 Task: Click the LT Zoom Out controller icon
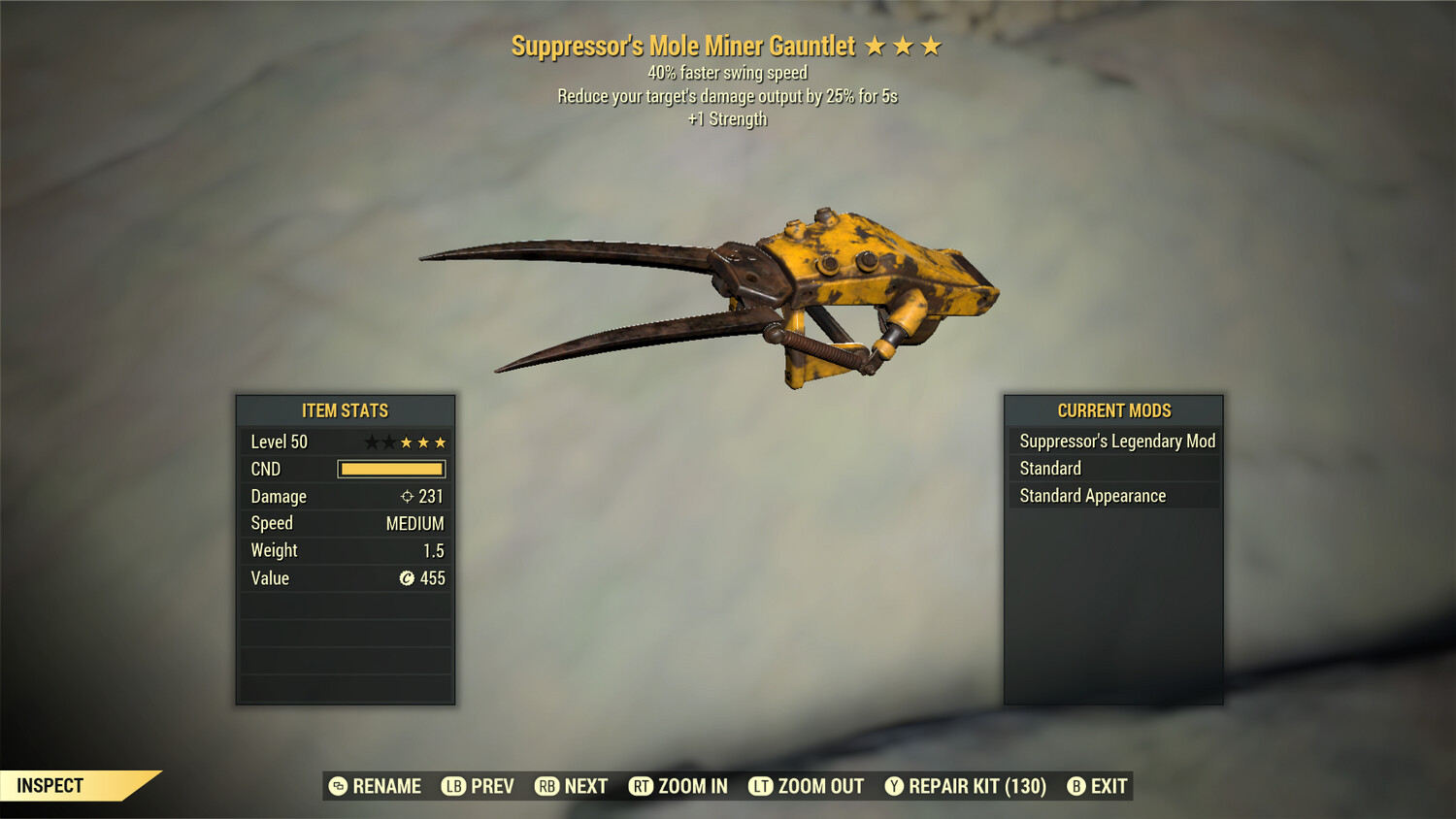[x=761, y=786]
